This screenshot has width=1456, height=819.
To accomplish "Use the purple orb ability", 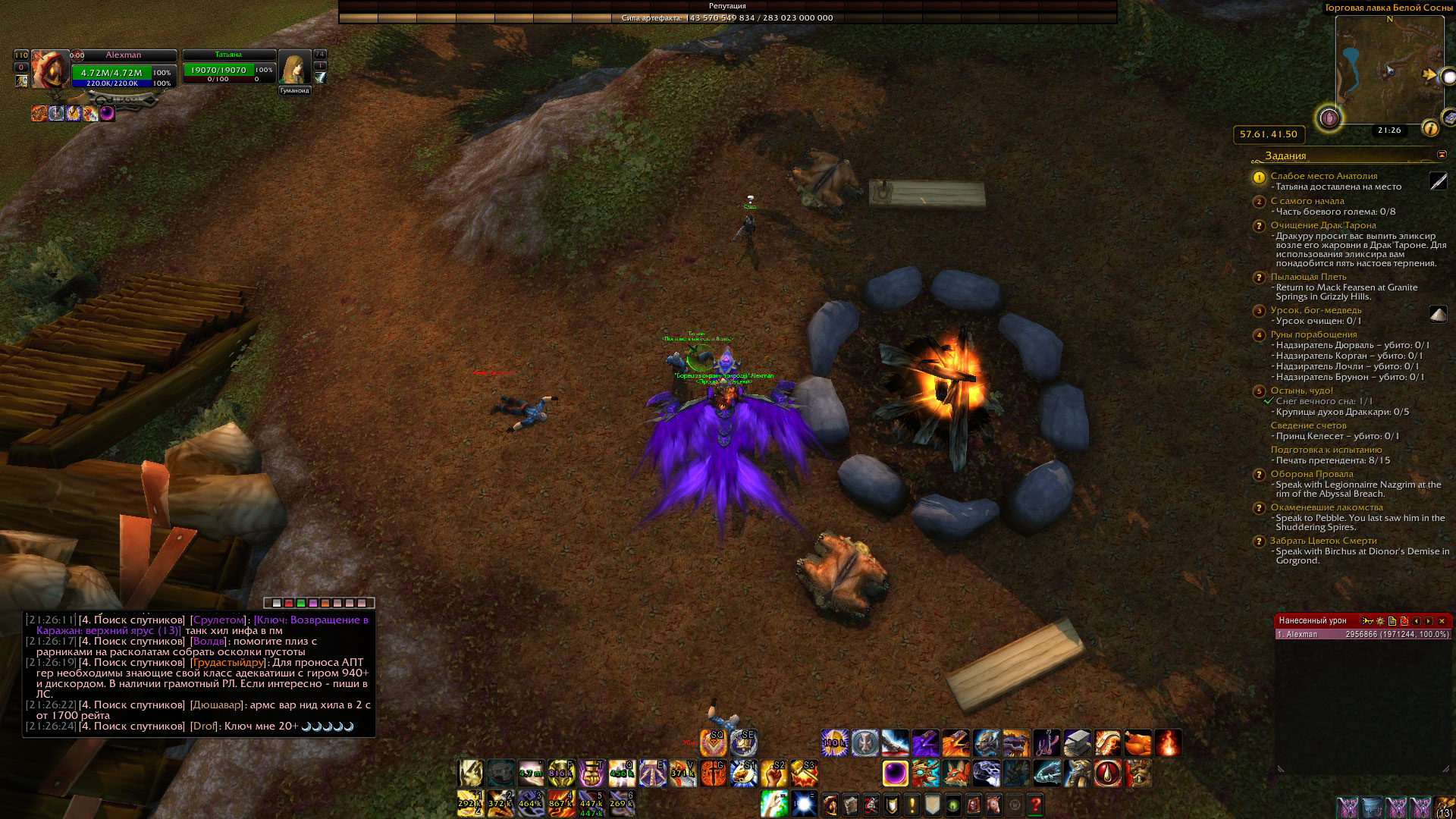I will click(x=896, y=773).
